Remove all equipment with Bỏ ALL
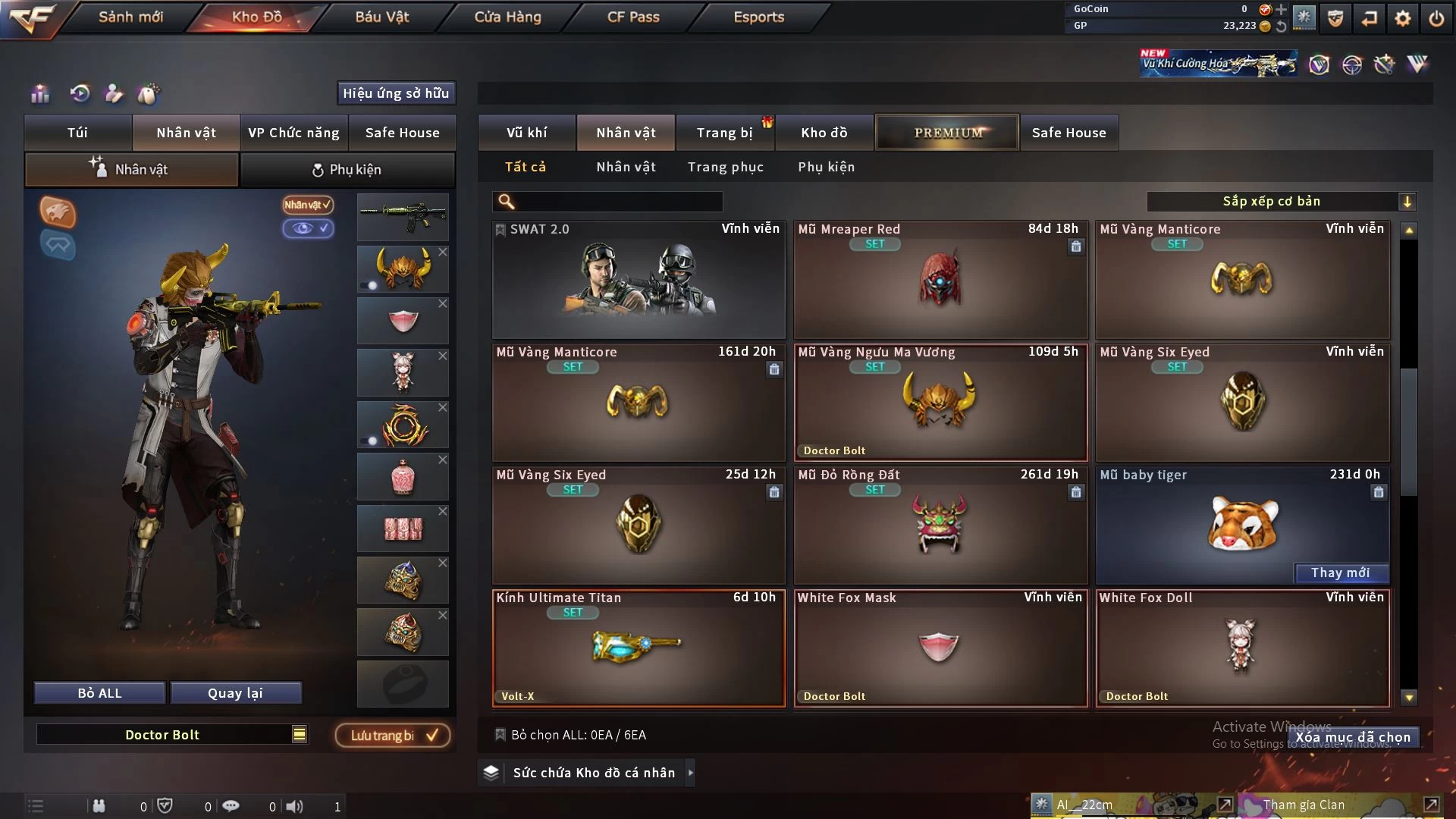The image size is (1456, 819). click(x=99, y=693)
